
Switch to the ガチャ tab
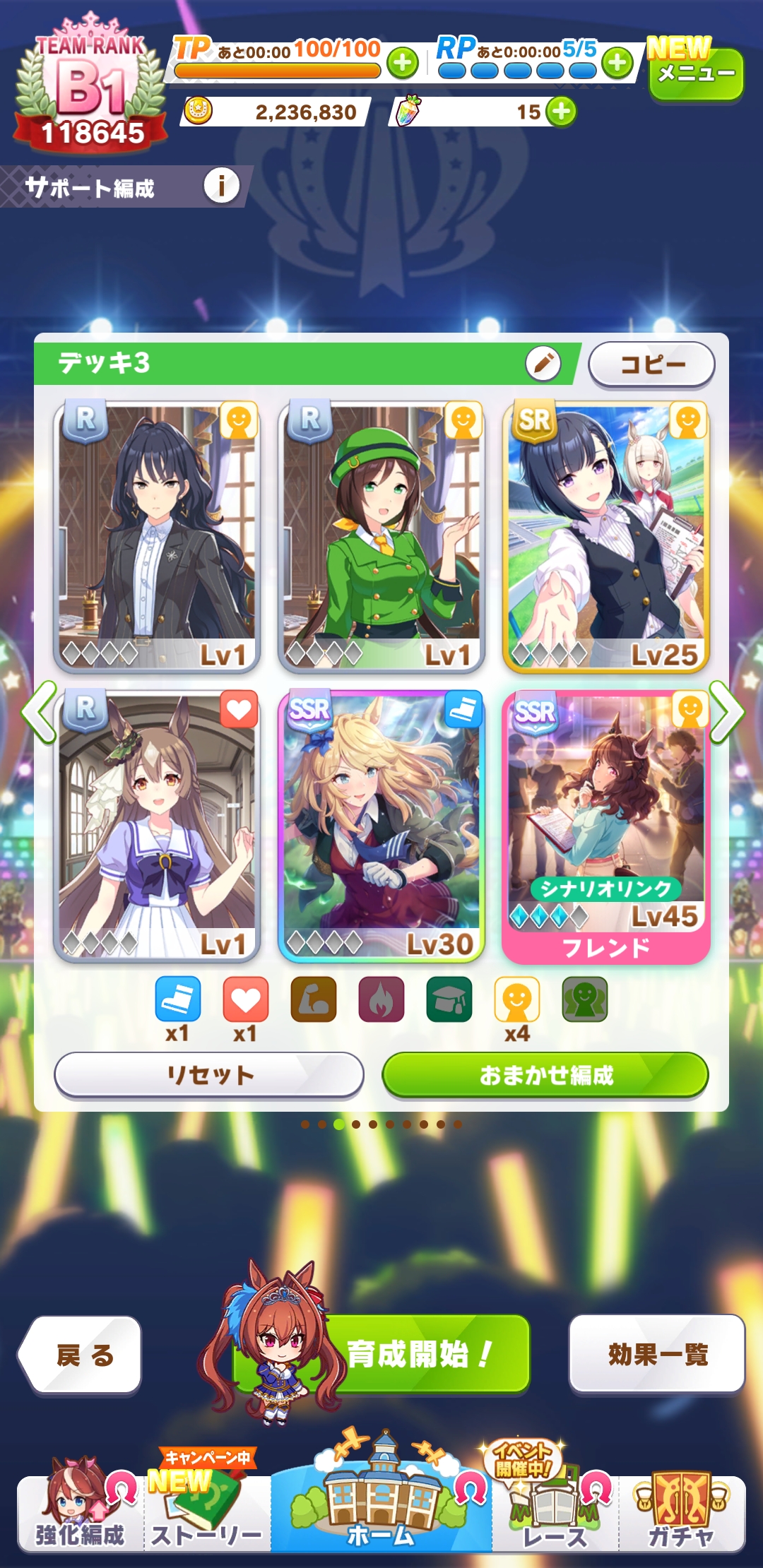(681, 1513)
